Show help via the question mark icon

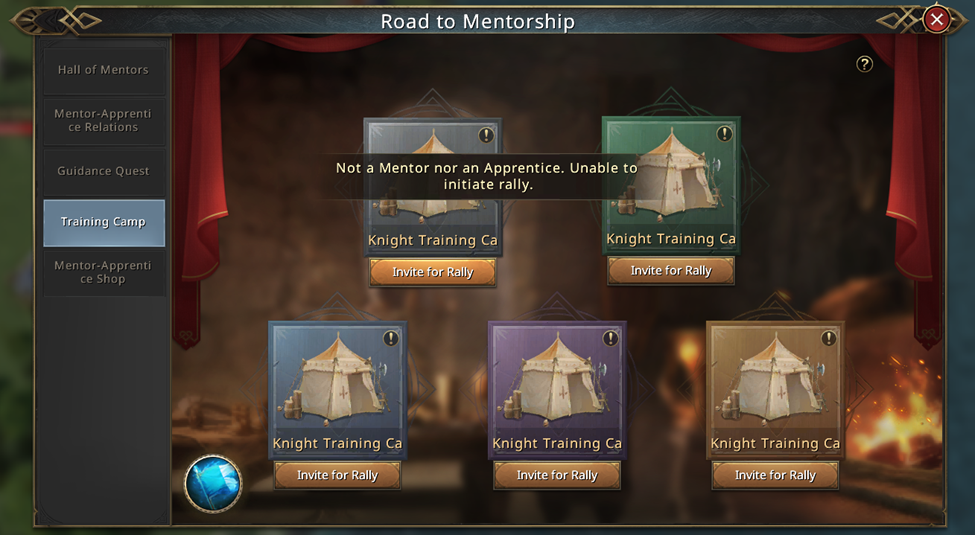point(865,64)
